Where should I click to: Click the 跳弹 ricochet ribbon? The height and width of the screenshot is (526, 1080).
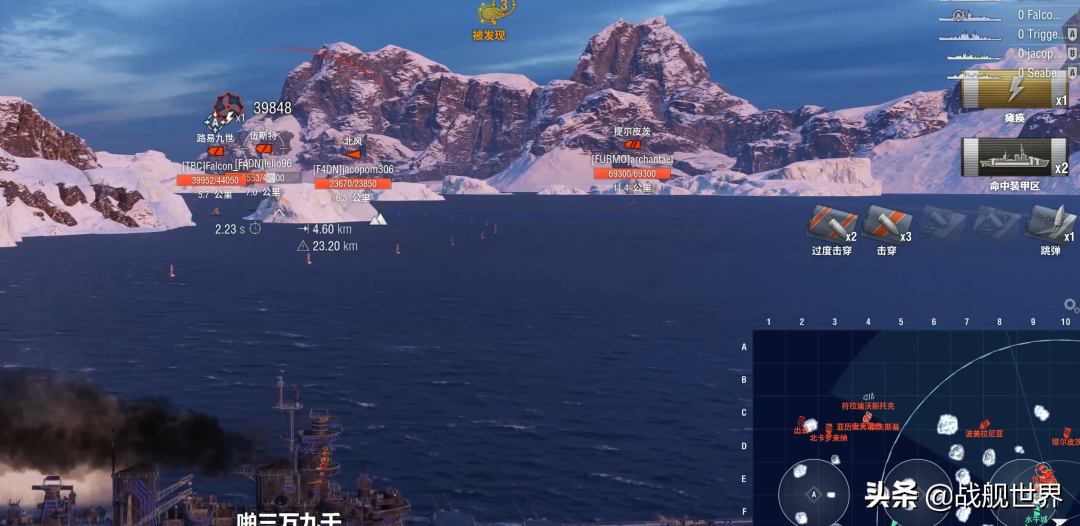(1049, 224)
